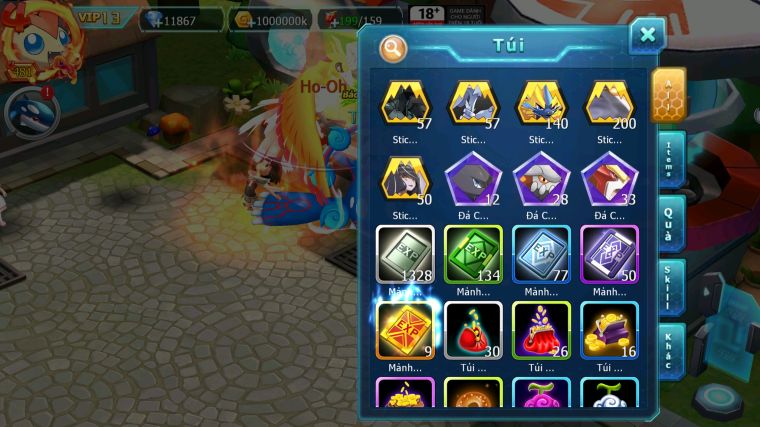Select the Đá C stone with 12 count

[x=473, y=179]
